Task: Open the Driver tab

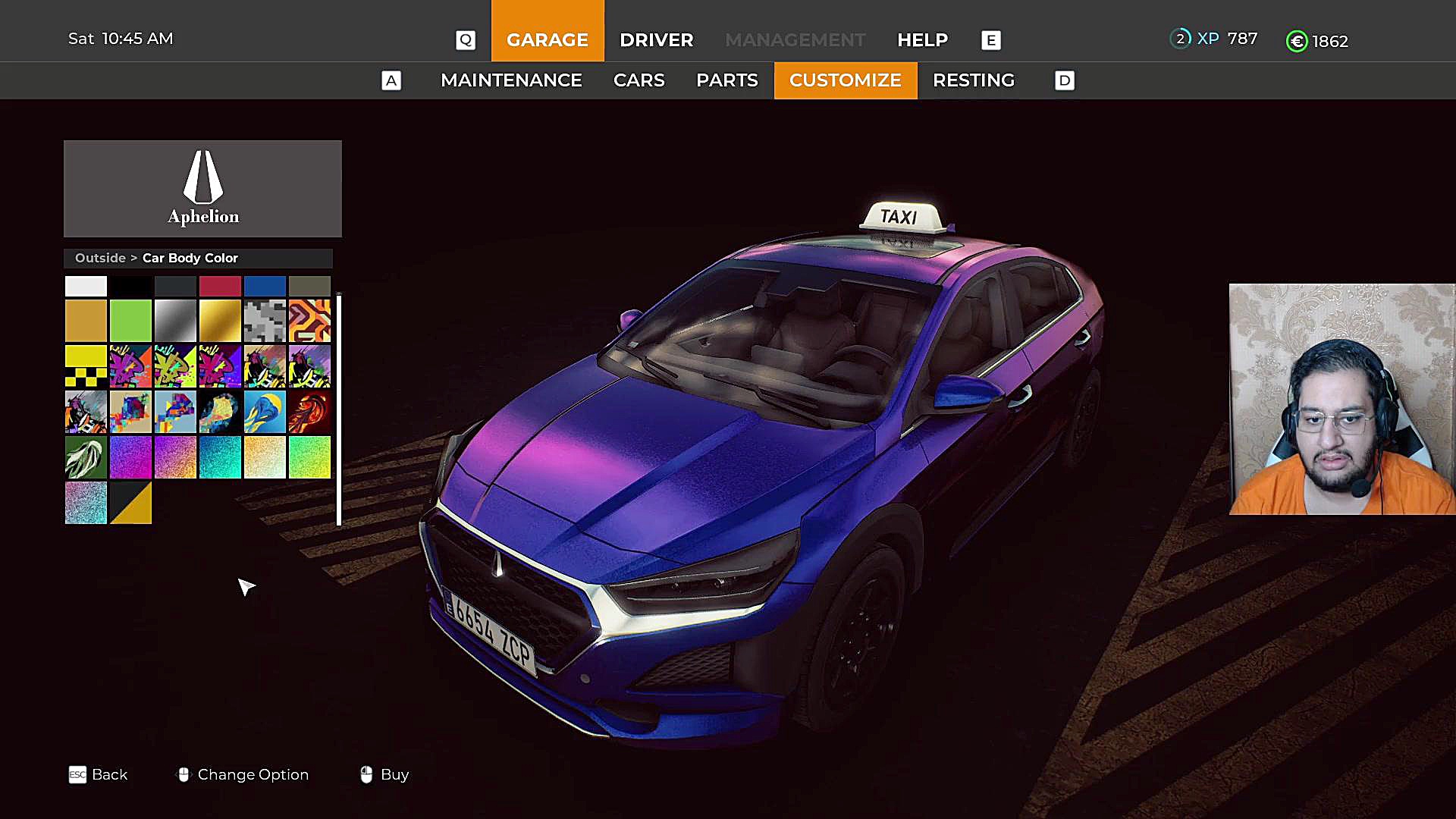Action: coord(656,39)
